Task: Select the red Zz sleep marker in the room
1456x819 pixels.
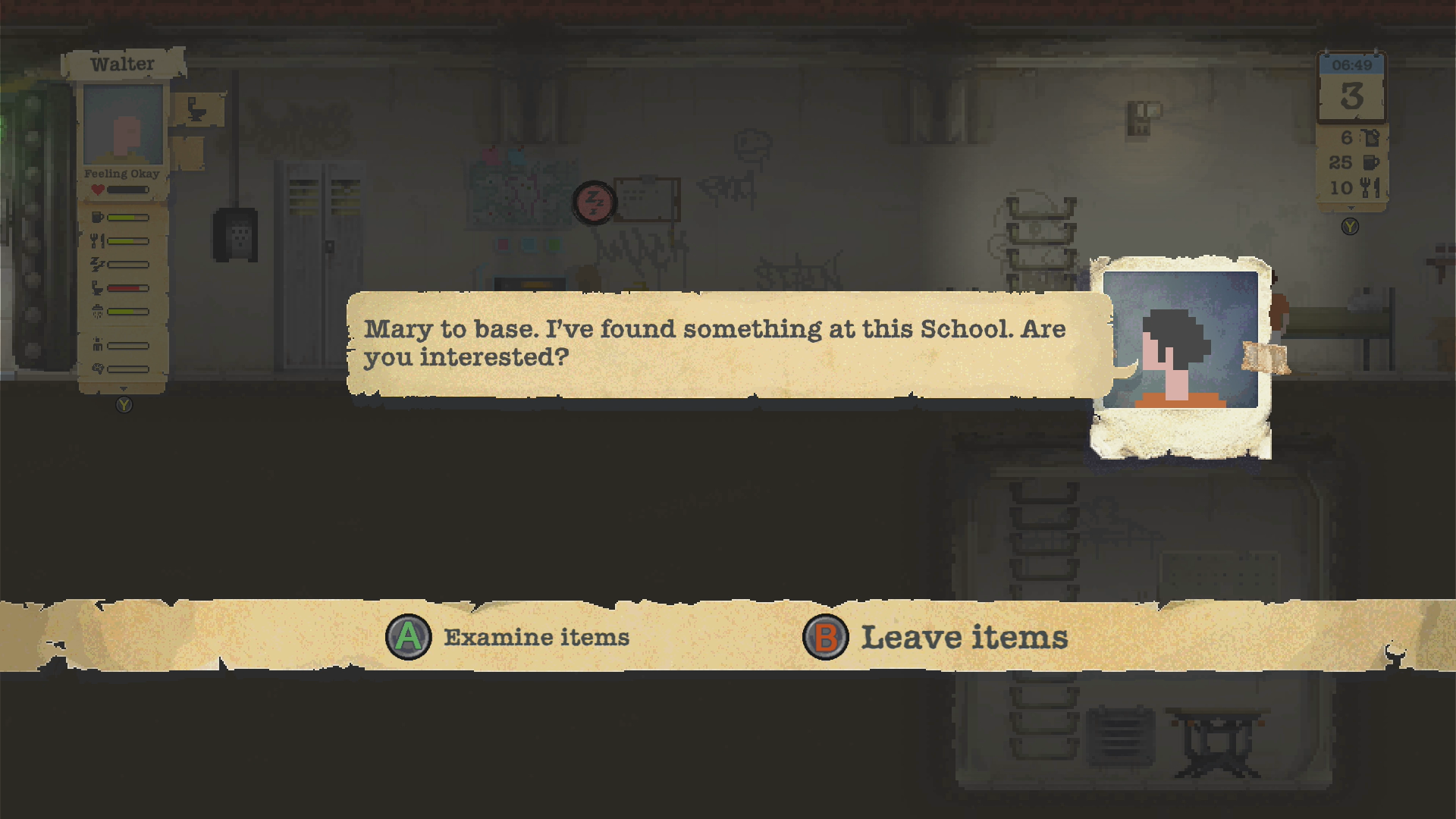Action: tap(595, 202)
